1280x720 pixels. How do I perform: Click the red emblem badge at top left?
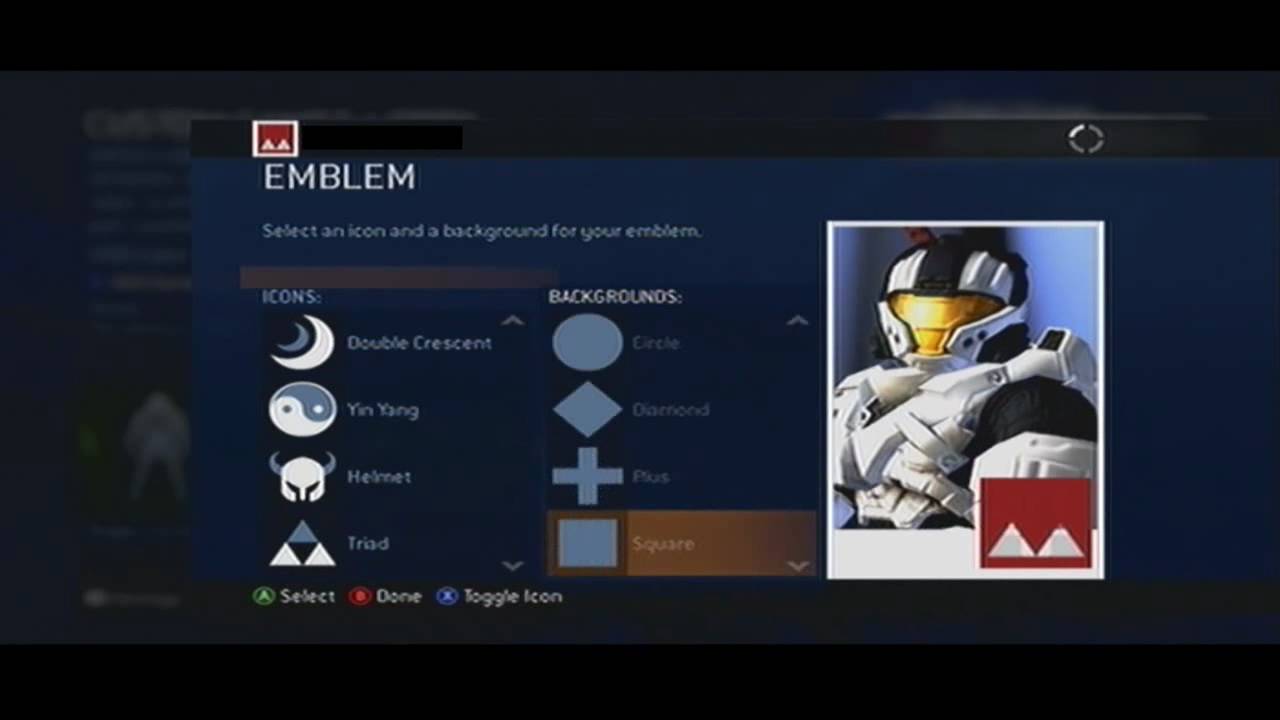pos(274,138)
